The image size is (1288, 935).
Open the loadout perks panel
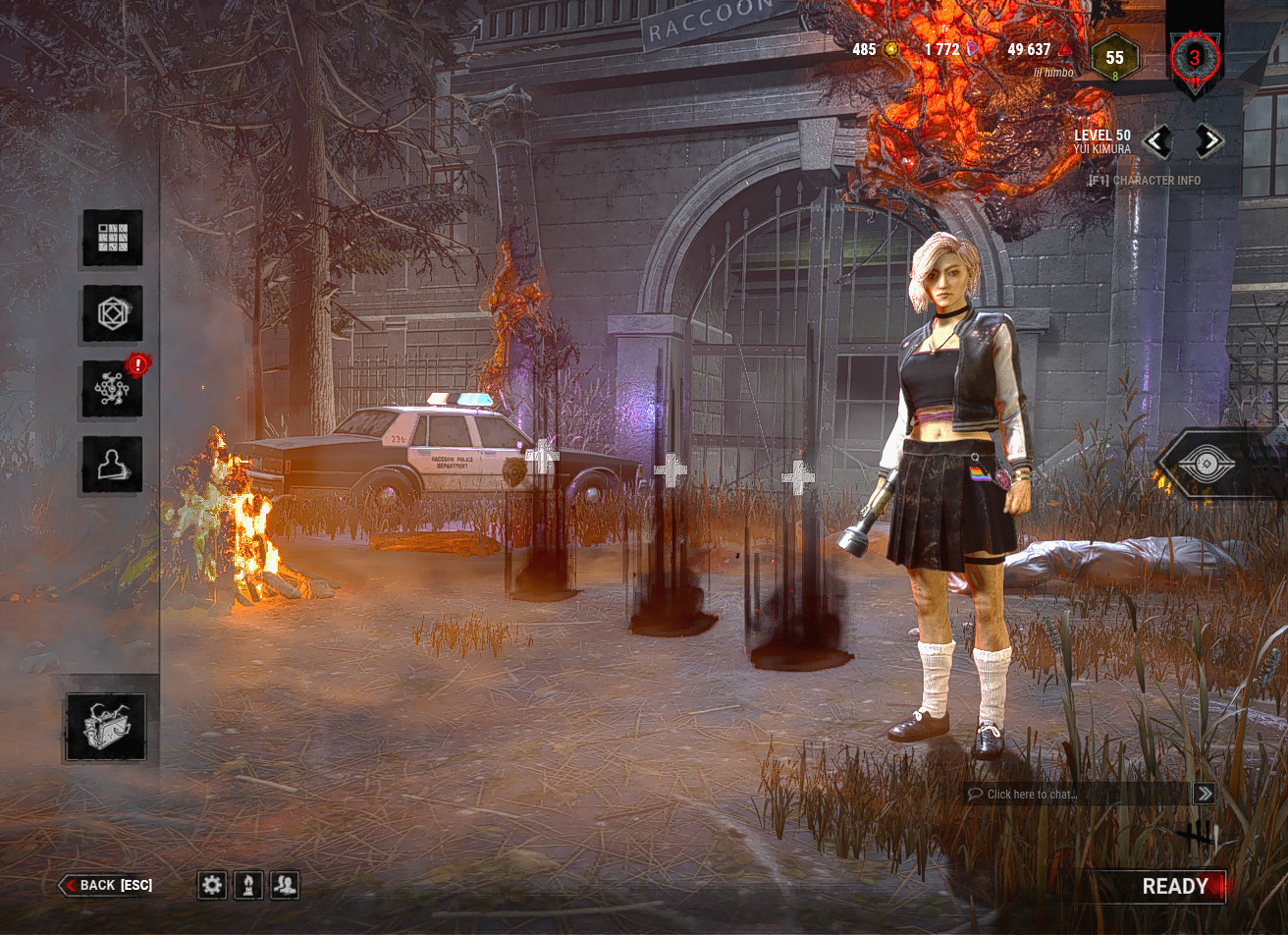[x=112, y=239]
